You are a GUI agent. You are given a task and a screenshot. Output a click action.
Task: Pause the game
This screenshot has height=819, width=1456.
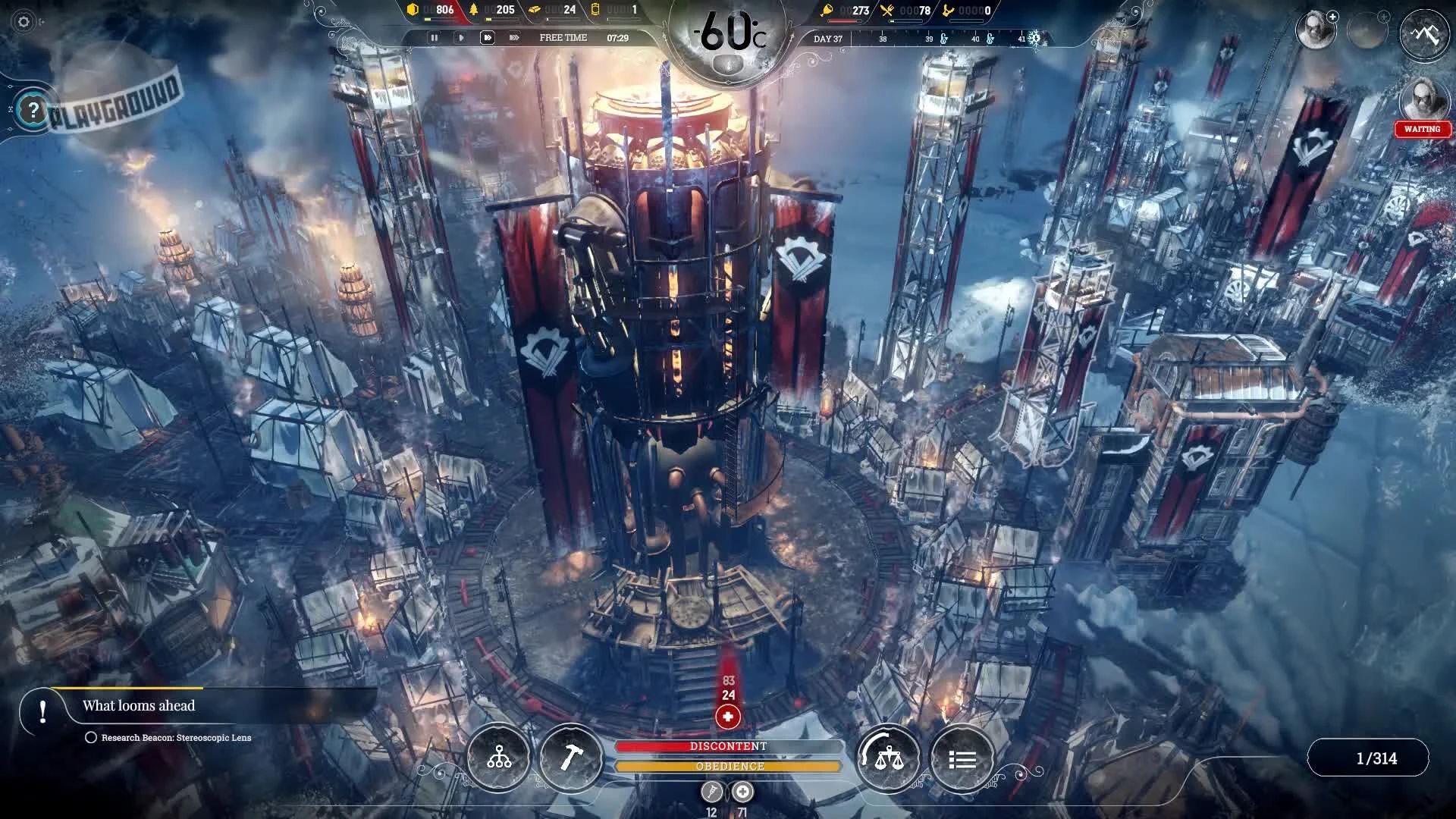click(435, 36)
